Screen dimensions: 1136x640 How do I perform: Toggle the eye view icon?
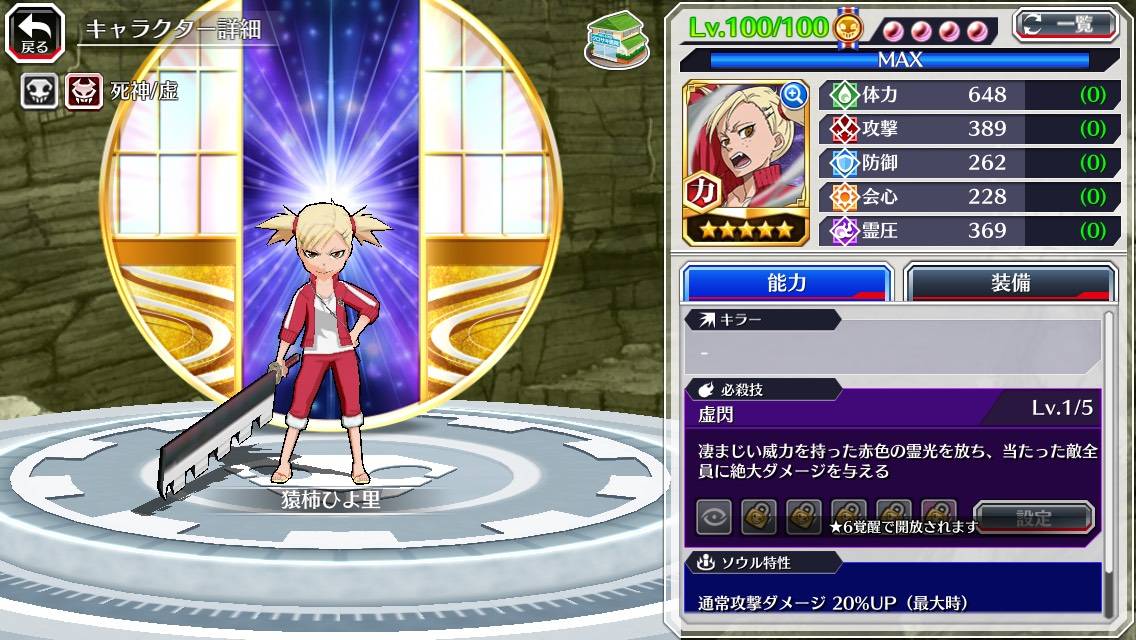click(714, 518)
